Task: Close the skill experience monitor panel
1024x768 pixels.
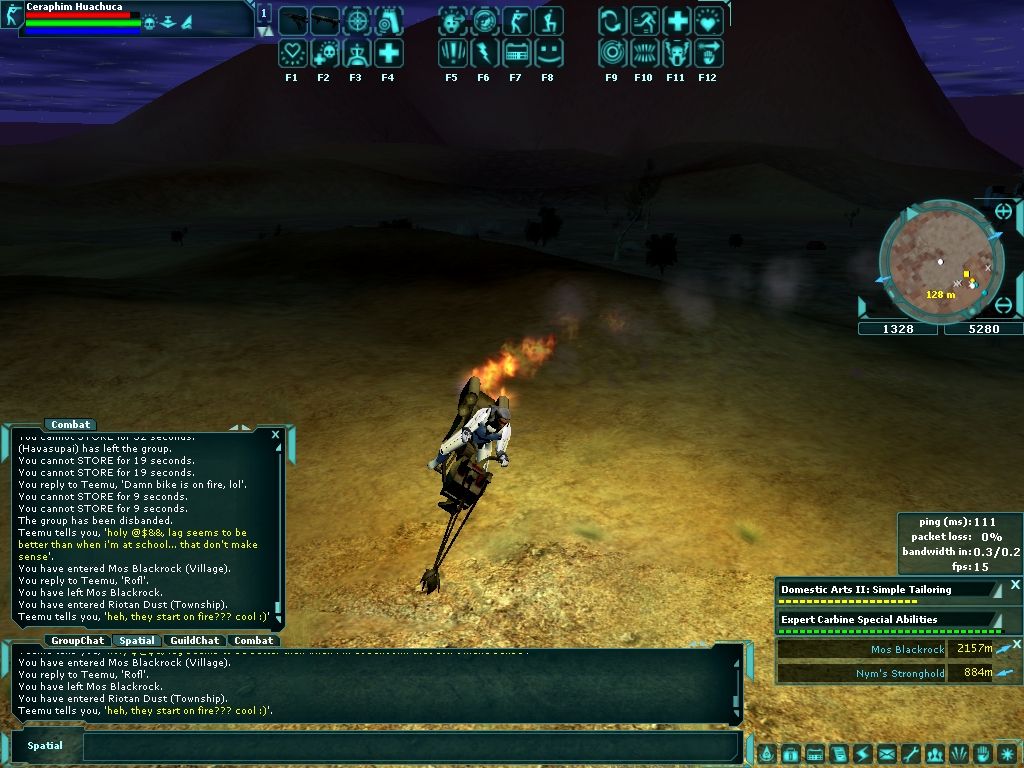Action: pos(1015,585)
